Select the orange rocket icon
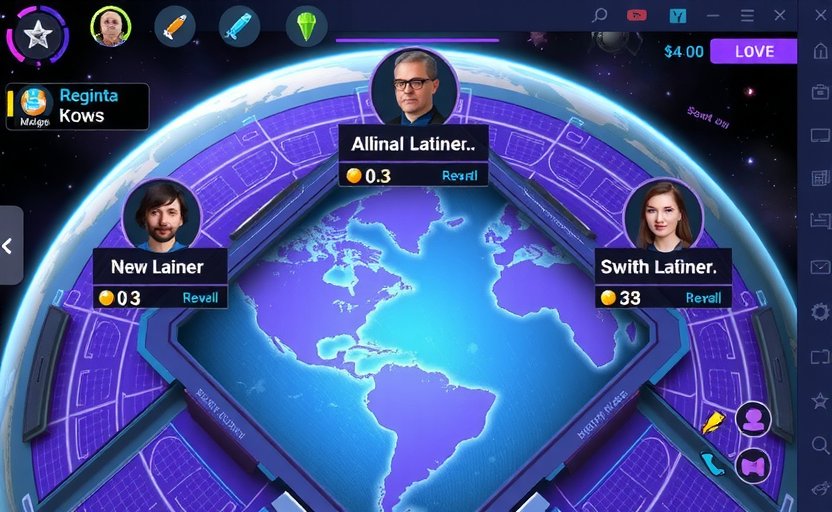The width and height of the screenshot is (832, 512). (175, 27)
